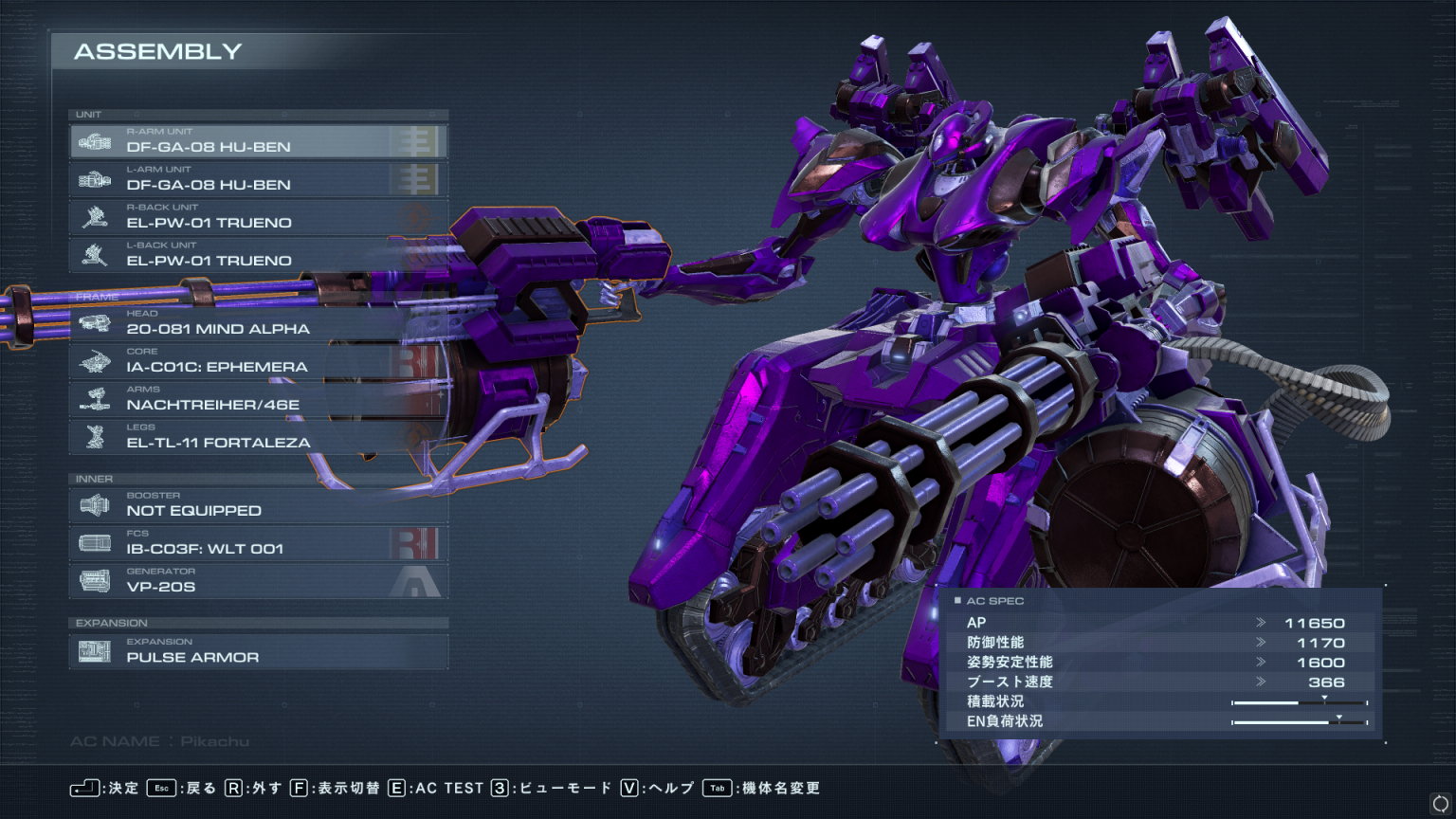Select the LEGS slot EL-TL-11 FORTALEZA
The width and height of the screenshot is (1456, 819).
258,437
